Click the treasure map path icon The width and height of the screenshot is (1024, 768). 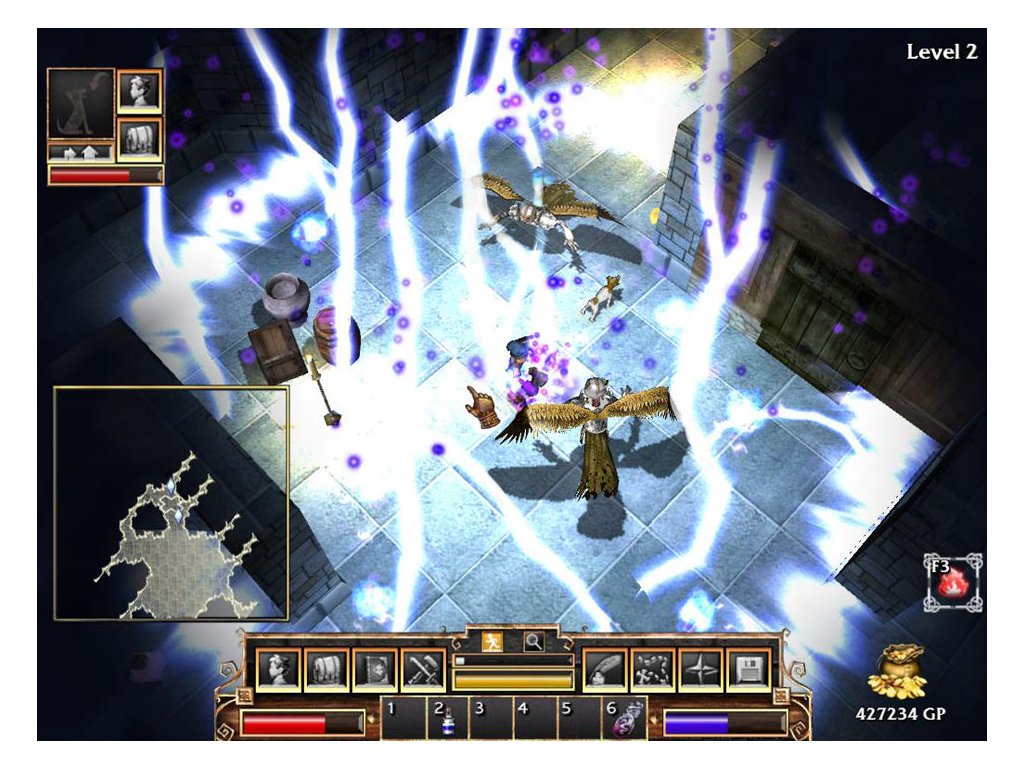[x=653, y=670]
